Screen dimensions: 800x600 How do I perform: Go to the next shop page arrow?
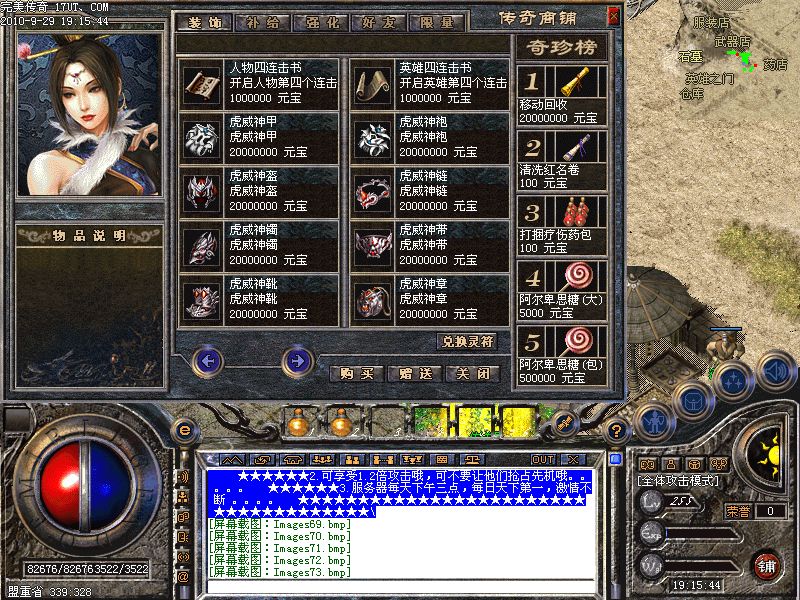pyautogui.click(x=297, y=360)
